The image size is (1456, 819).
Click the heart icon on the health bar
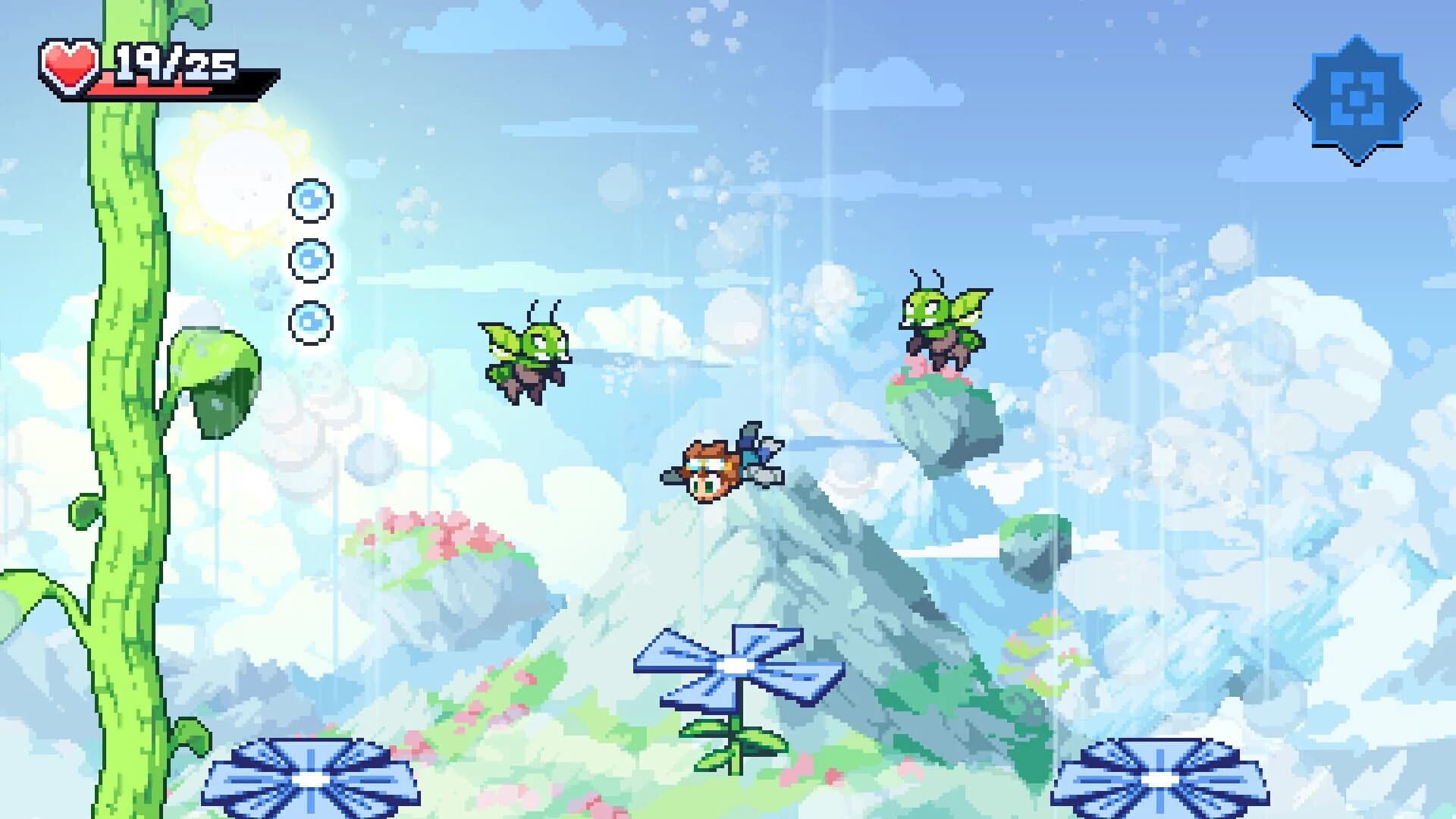point(68,67)
